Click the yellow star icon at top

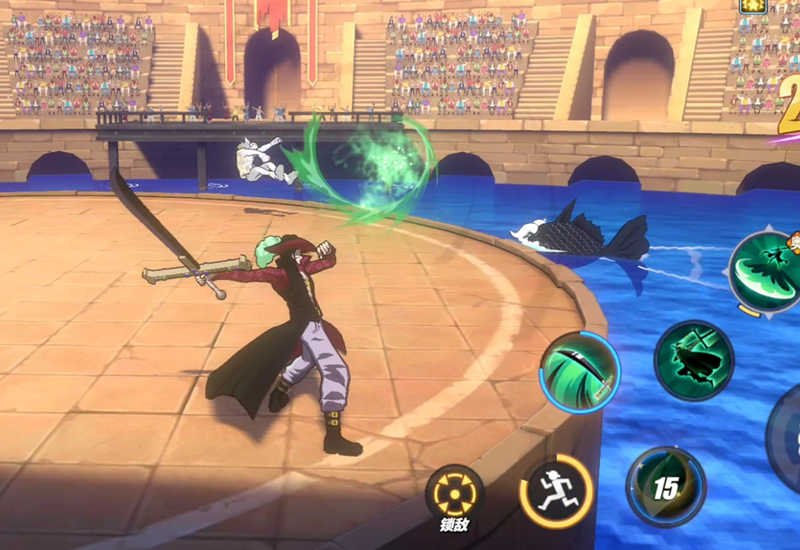pos(754,6)
